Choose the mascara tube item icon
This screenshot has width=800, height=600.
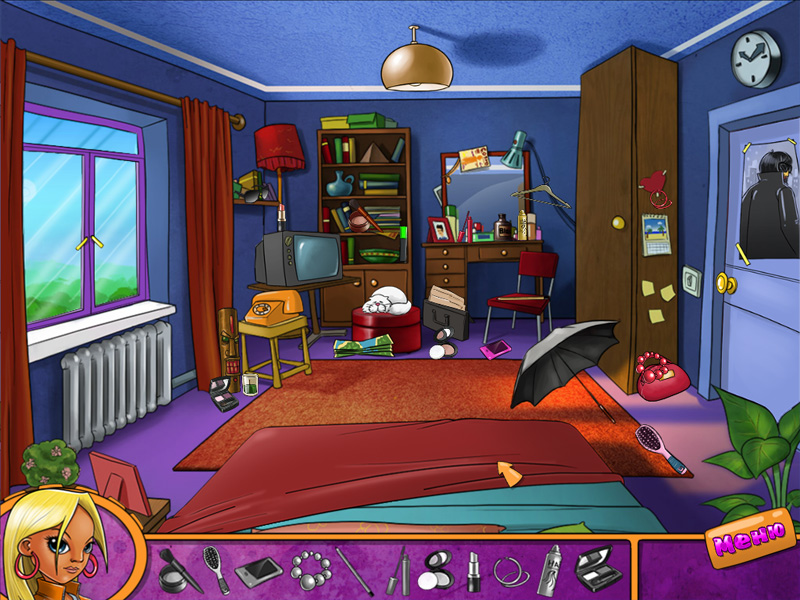[399, 572]
